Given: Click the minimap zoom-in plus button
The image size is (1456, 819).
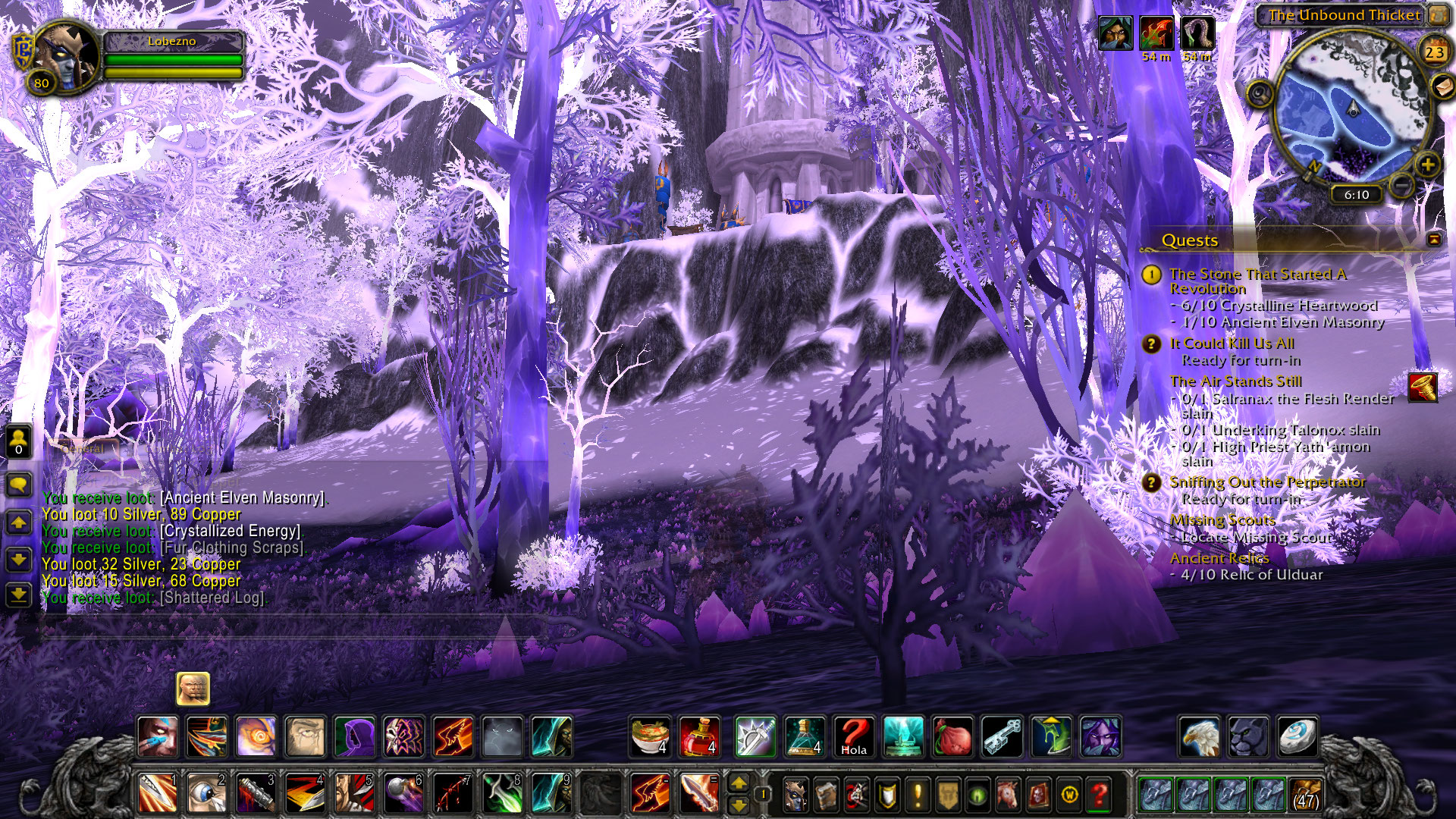Looking at the screenshot, I should pyautogui.click(x=1427, y=165).
